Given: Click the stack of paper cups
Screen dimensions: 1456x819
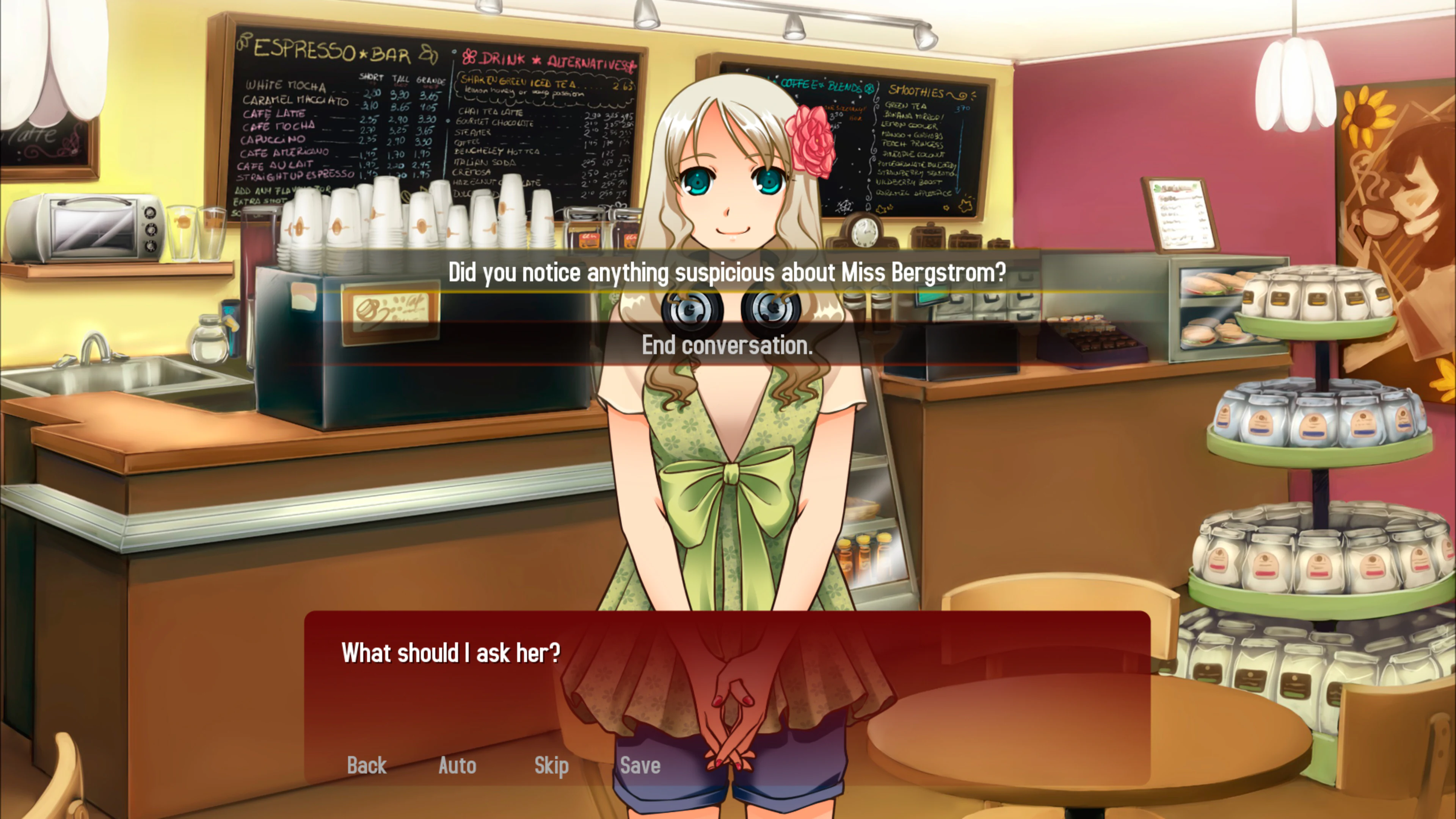Looking at the screenshot, I should click(x=395, y=226).
